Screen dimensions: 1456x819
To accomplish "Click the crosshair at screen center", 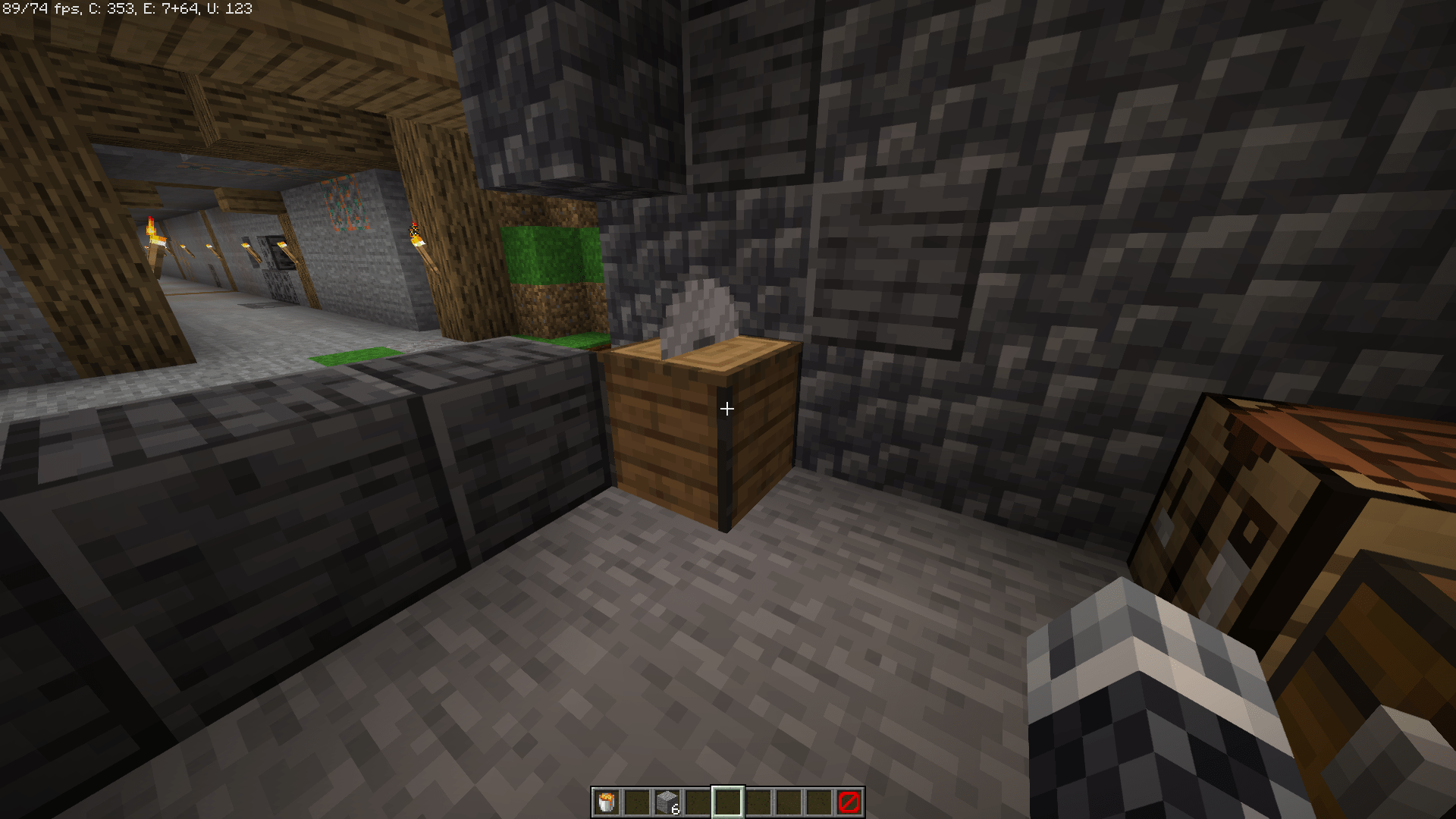I will [728, 409].
